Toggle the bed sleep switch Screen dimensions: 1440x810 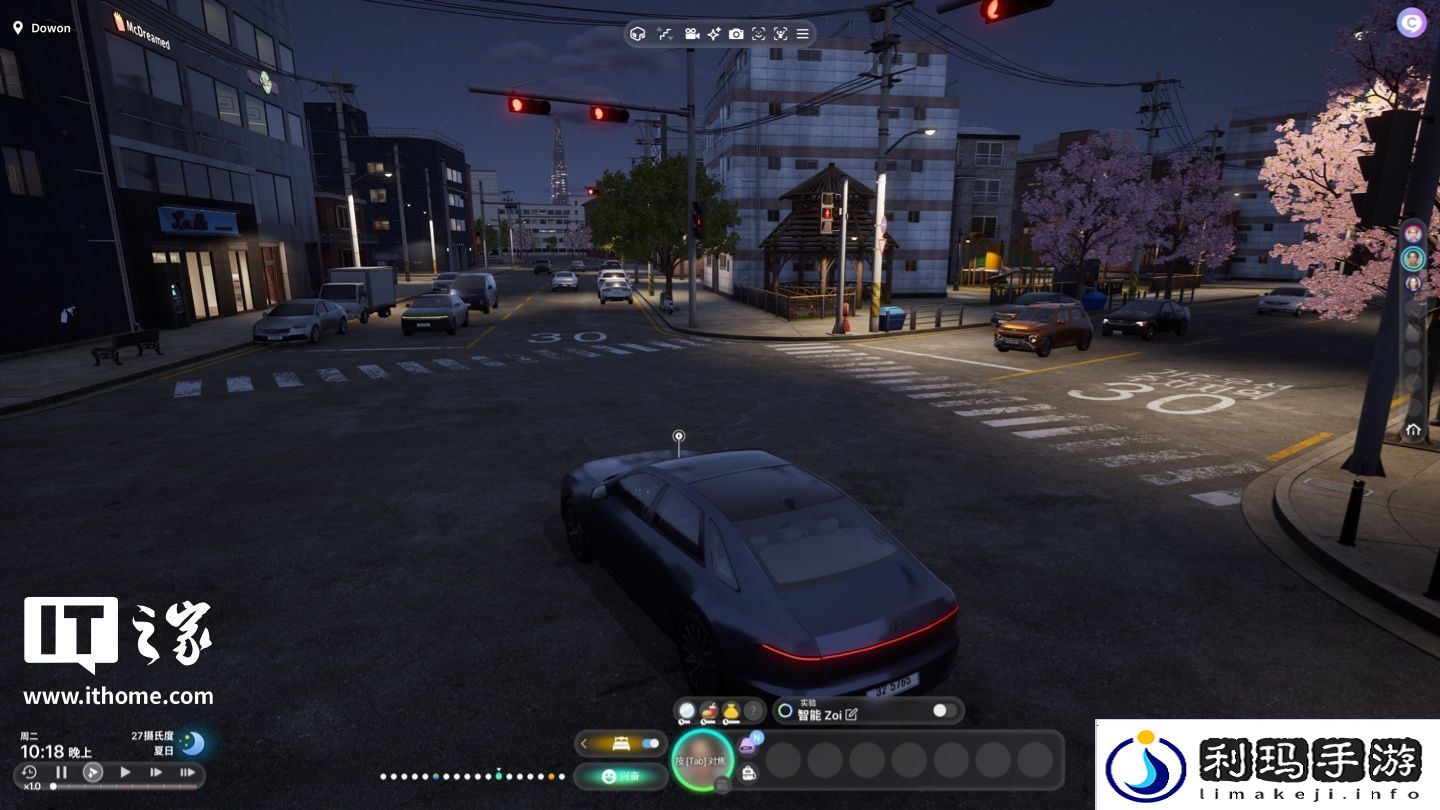click(651, 743)
